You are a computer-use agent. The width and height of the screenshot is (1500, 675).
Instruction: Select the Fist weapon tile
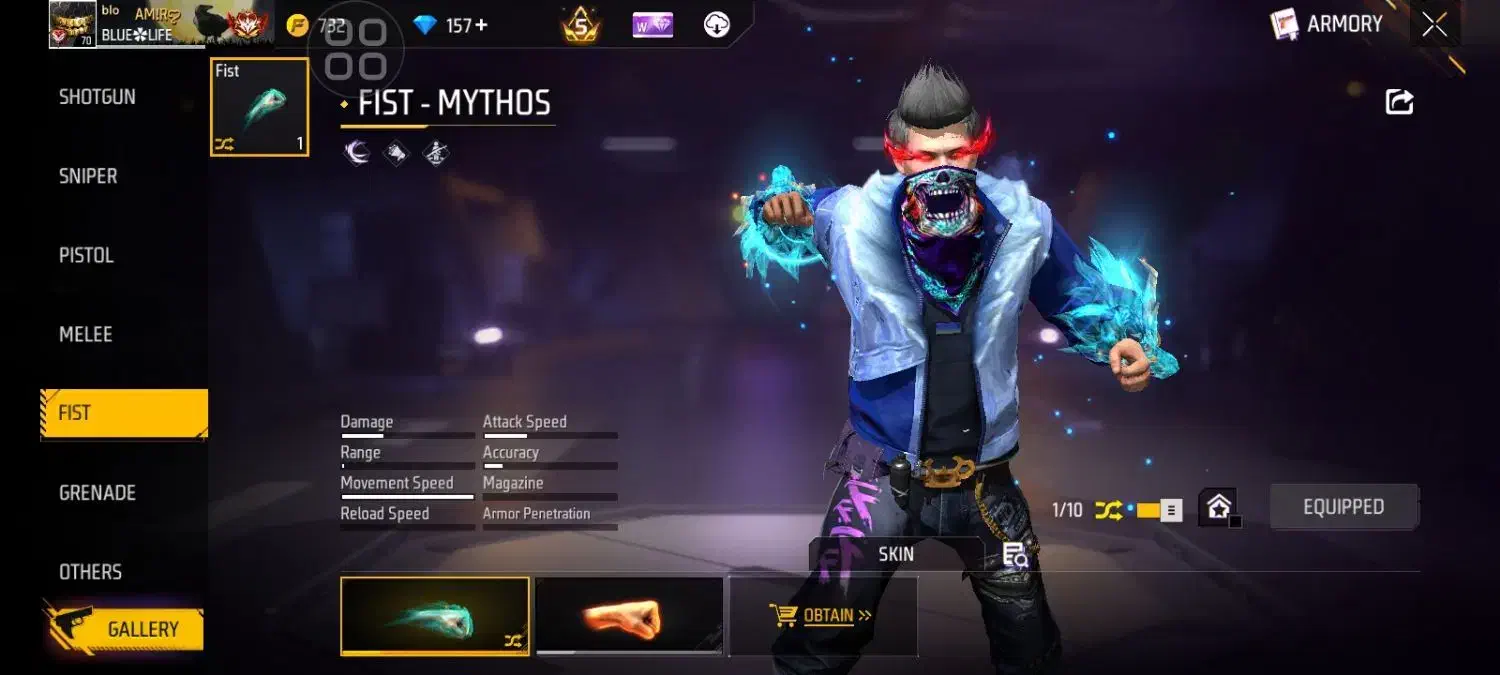click(x=260, y=107)
